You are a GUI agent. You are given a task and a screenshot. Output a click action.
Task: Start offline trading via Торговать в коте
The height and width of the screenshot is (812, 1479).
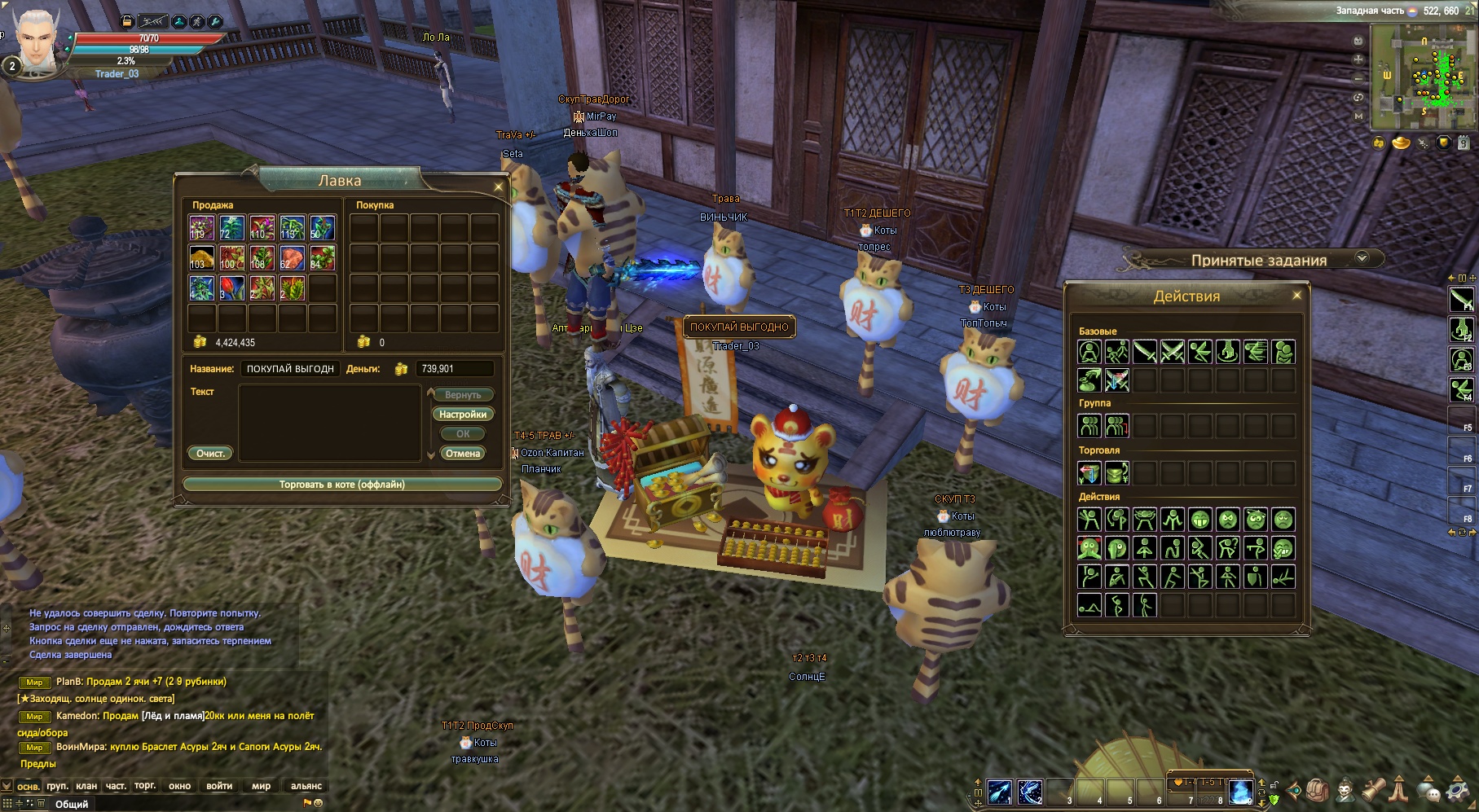point(341,485)
